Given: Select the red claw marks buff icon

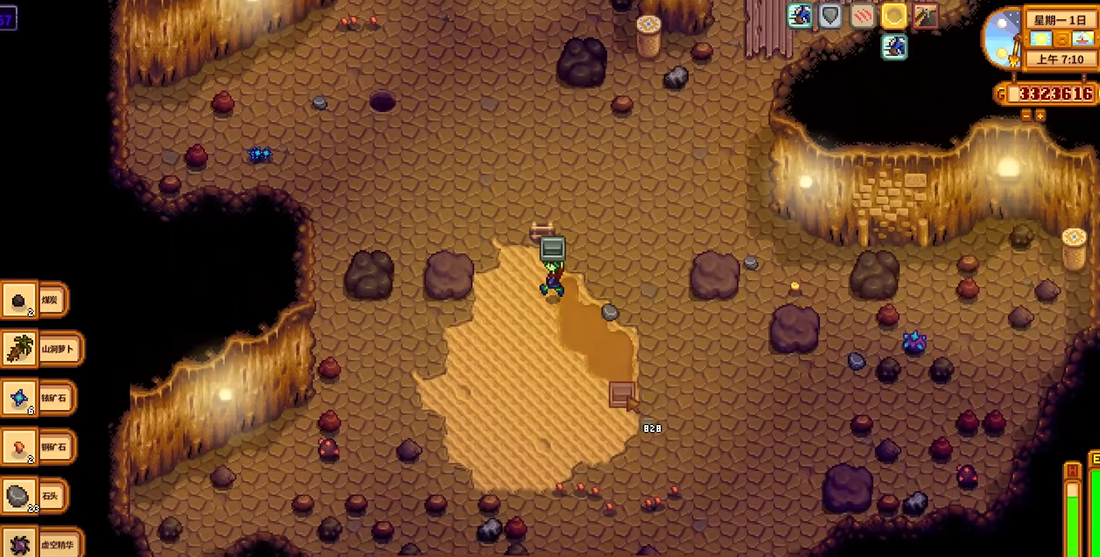Looking at the screenshot, I should (862, 15).
